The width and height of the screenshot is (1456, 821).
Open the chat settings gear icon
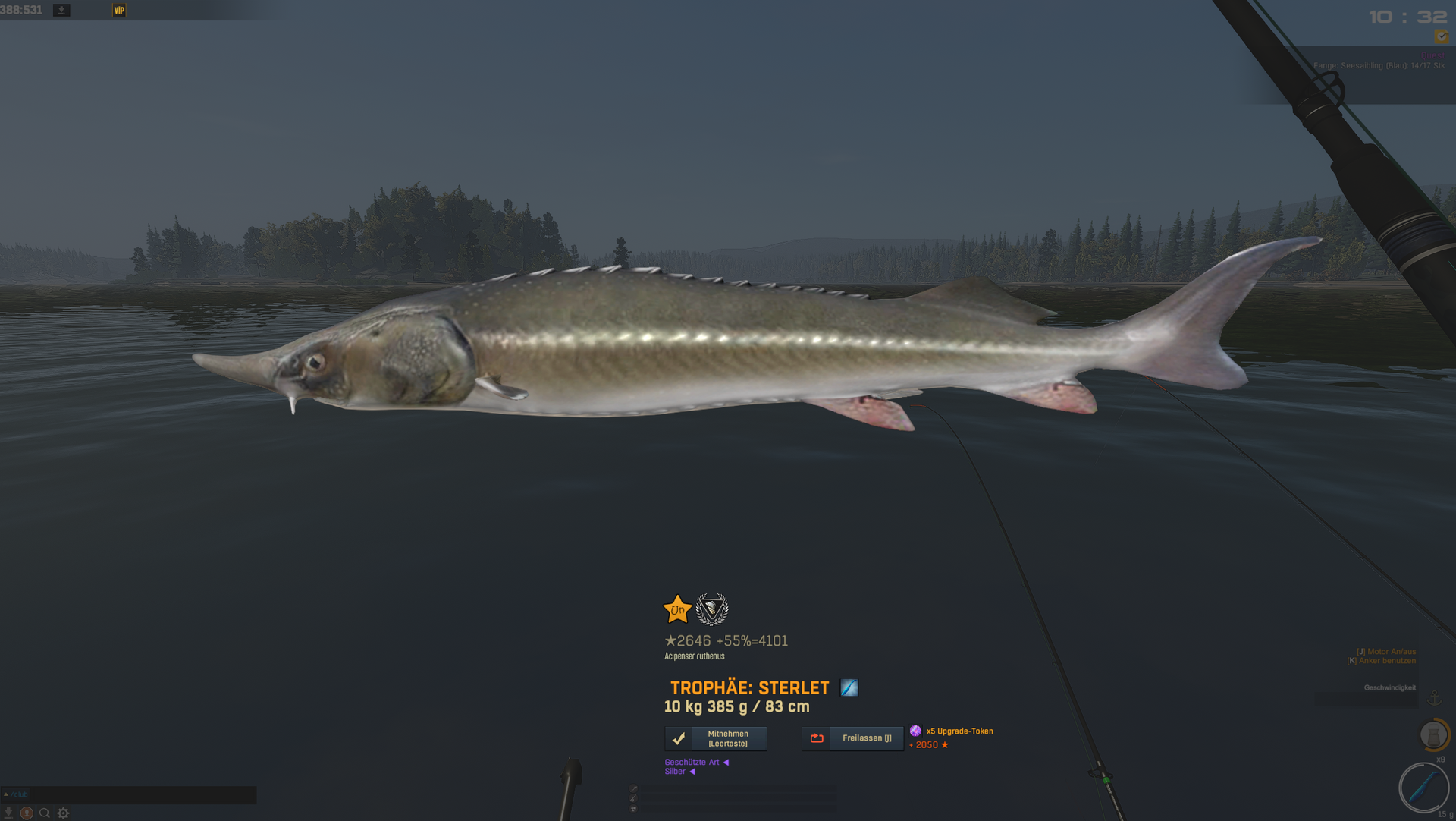64,813
